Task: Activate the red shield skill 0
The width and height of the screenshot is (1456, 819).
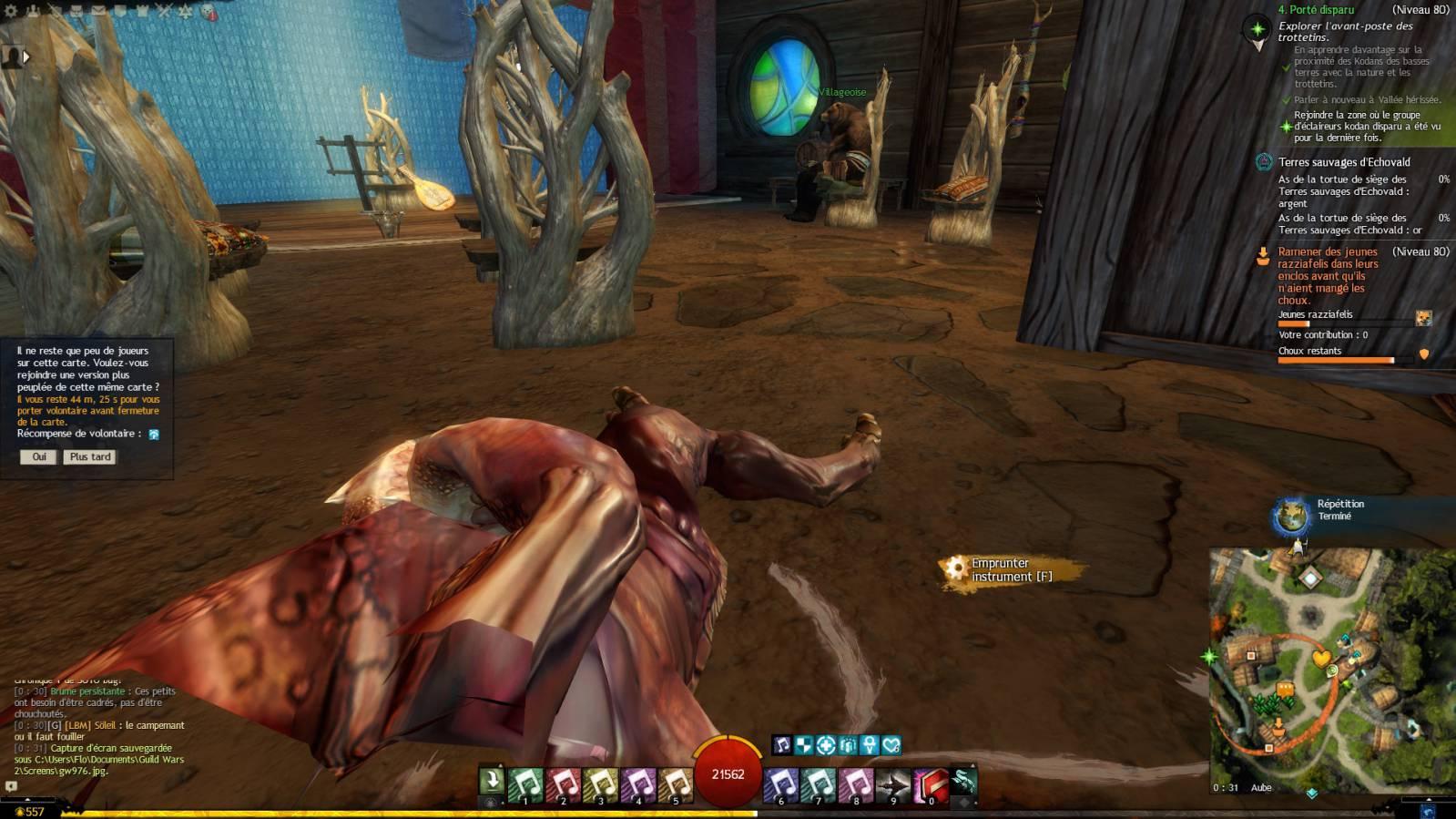Action: (x=930, y=785)
